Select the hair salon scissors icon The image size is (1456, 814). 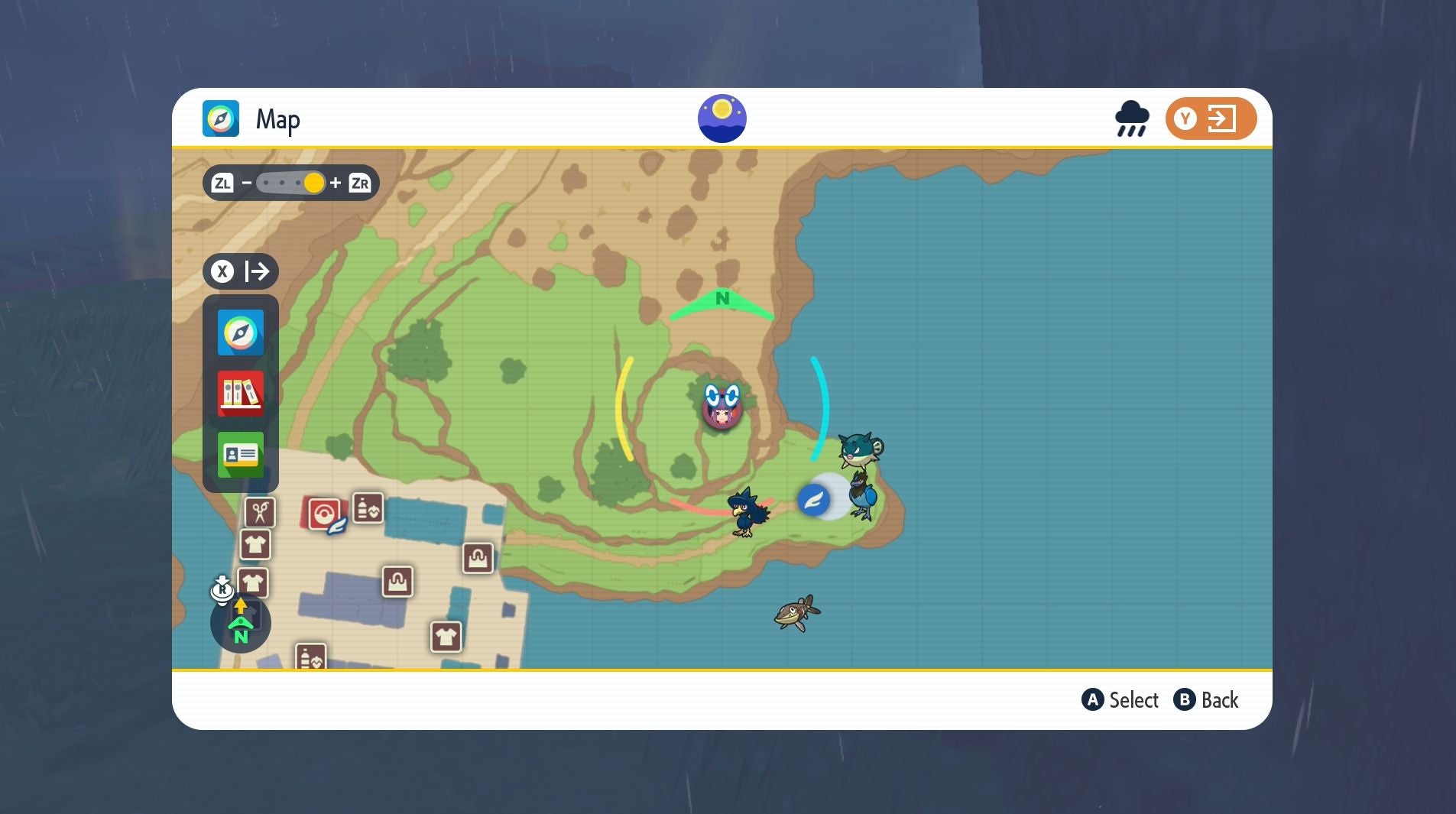(x=258, y=513)
